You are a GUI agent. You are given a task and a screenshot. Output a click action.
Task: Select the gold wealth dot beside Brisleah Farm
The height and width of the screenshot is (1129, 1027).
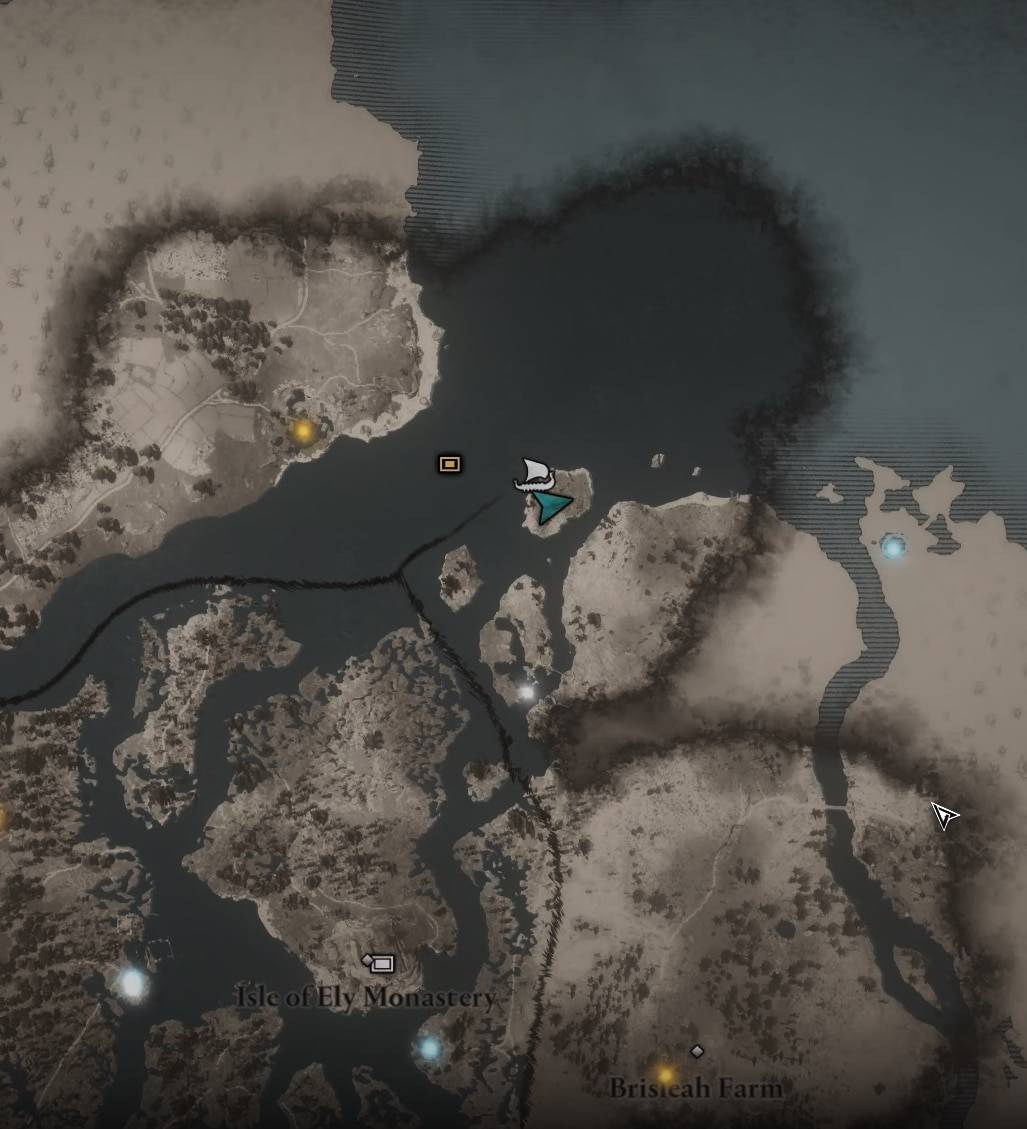[665, 1075]
